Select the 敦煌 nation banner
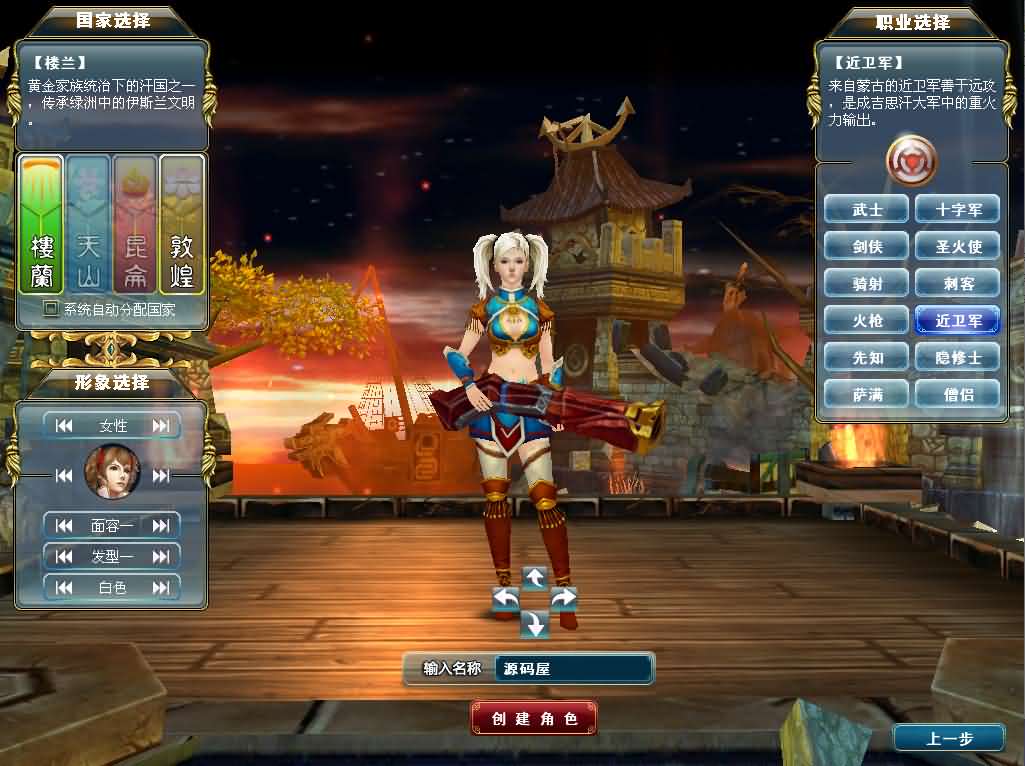This screenshot has height=766, width=1025. pyautogui.click(x=182, y=225)
